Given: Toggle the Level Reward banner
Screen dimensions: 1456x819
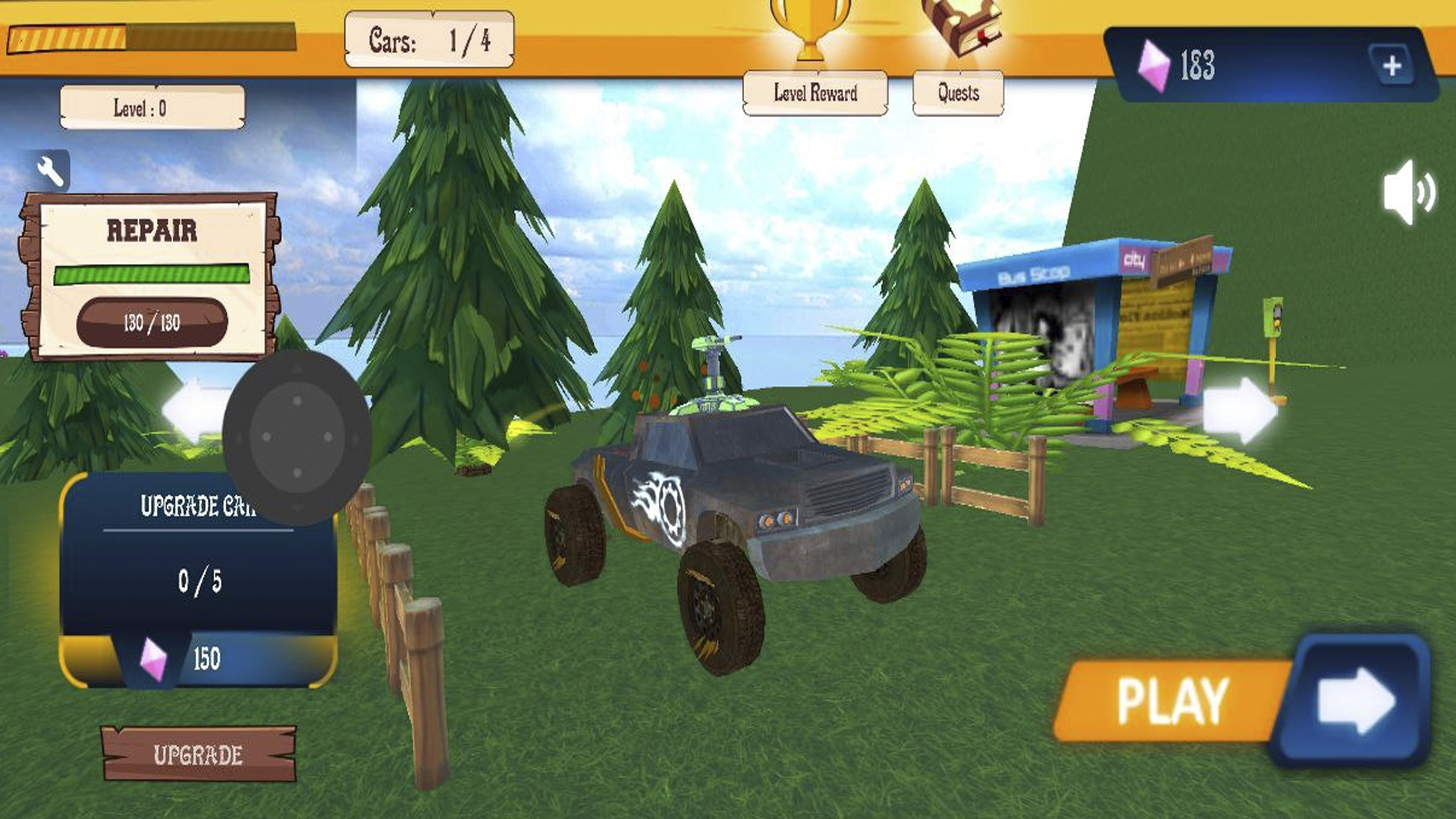Looking at the screenshot, I should point(815,93).
